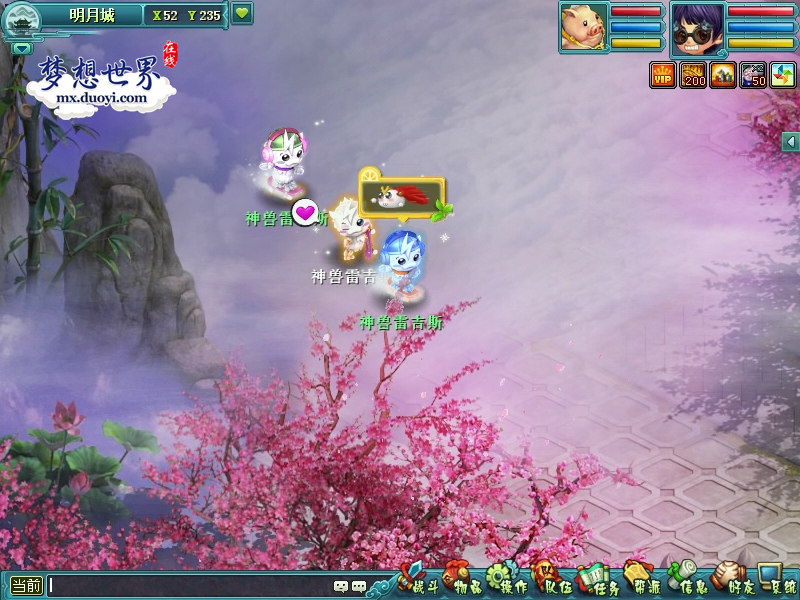The height and width of the screenshot is (600, 800).
Task: Expand the side panel arrow on right edge
Action: [791, 142]
